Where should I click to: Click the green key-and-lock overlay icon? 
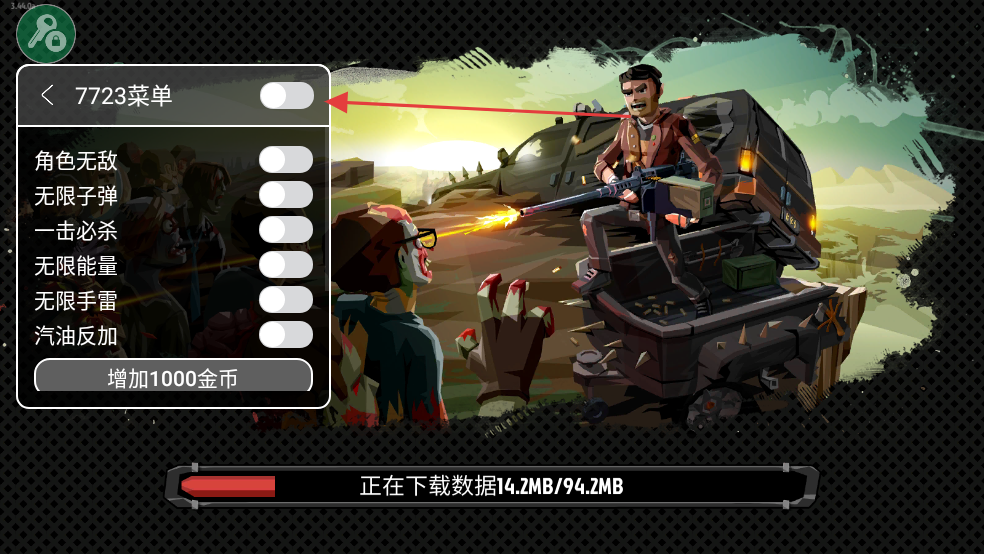point(46,33)
